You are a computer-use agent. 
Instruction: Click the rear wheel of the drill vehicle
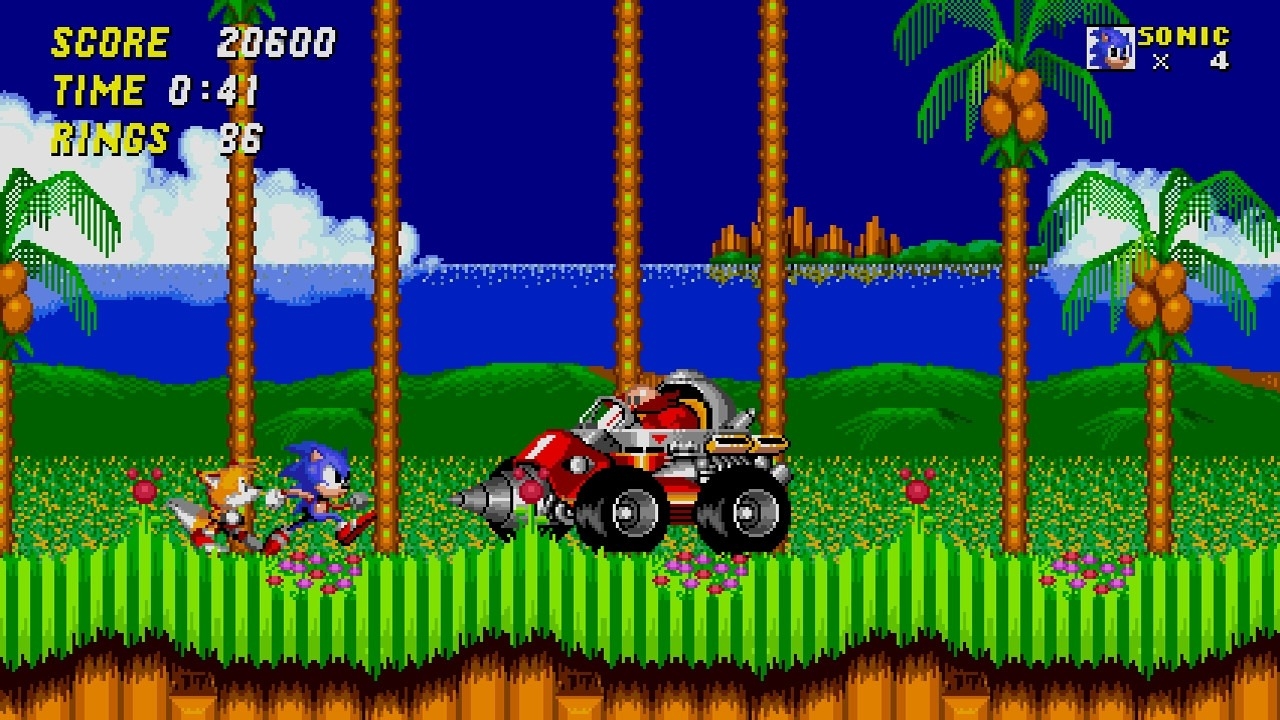[x=749, y=512]
